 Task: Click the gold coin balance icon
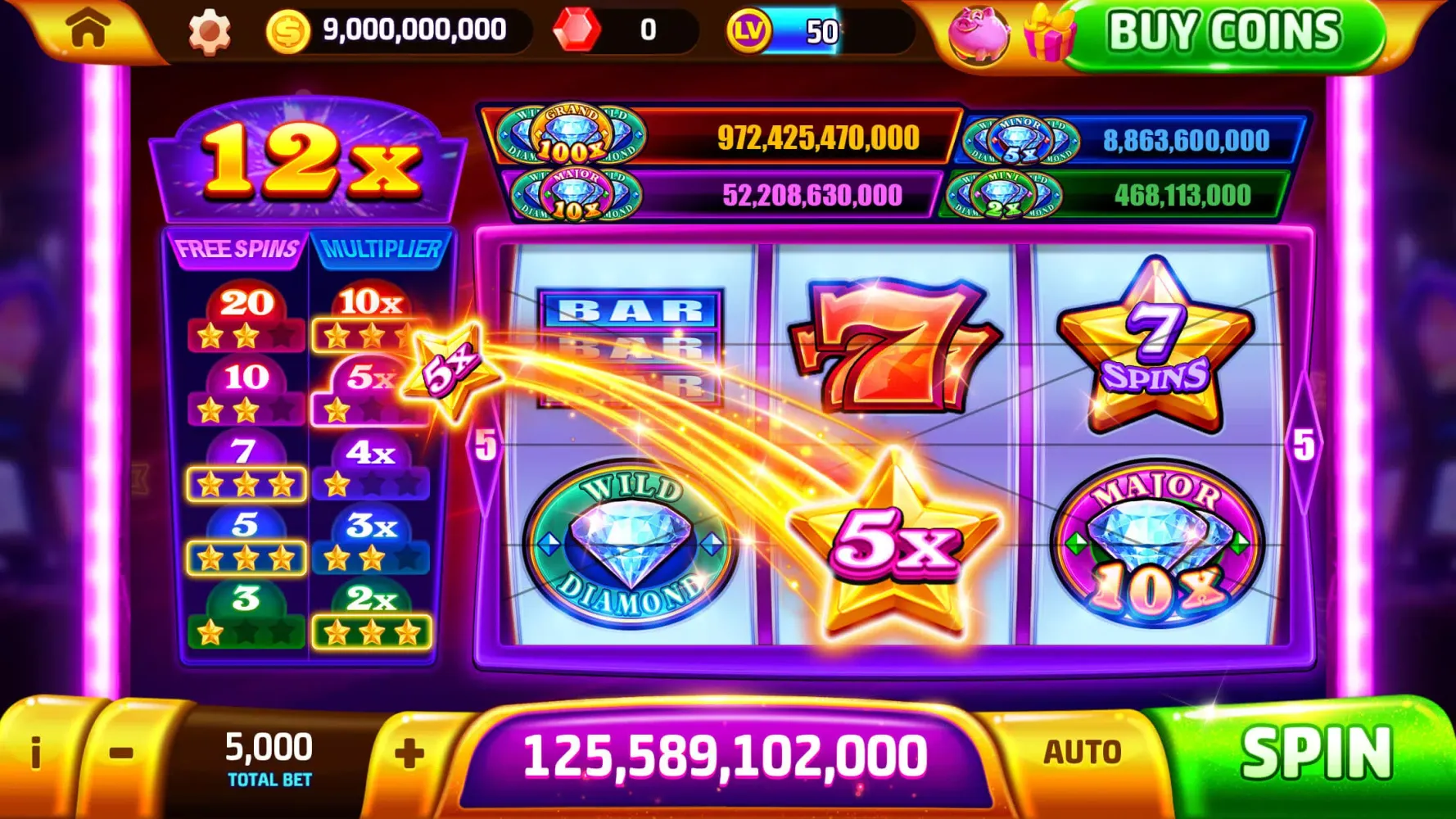(x=288, y=31)
